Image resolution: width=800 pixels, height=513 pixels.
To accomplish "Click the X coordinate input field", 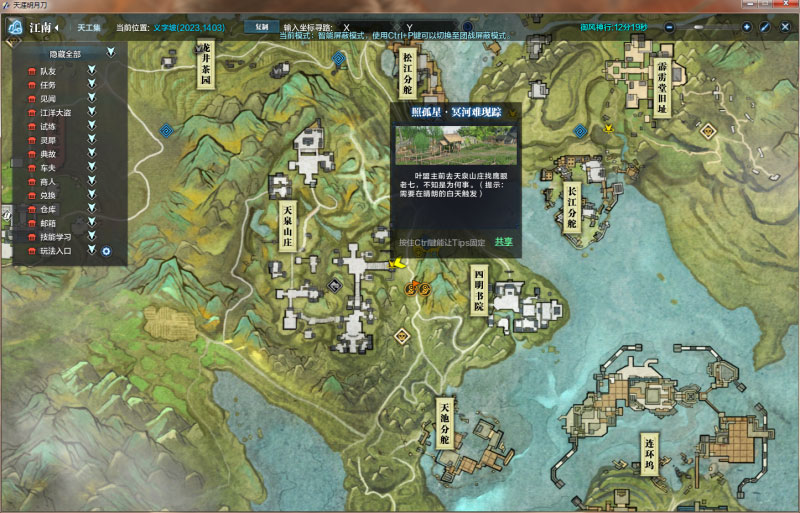I will [x=370, y=27].
